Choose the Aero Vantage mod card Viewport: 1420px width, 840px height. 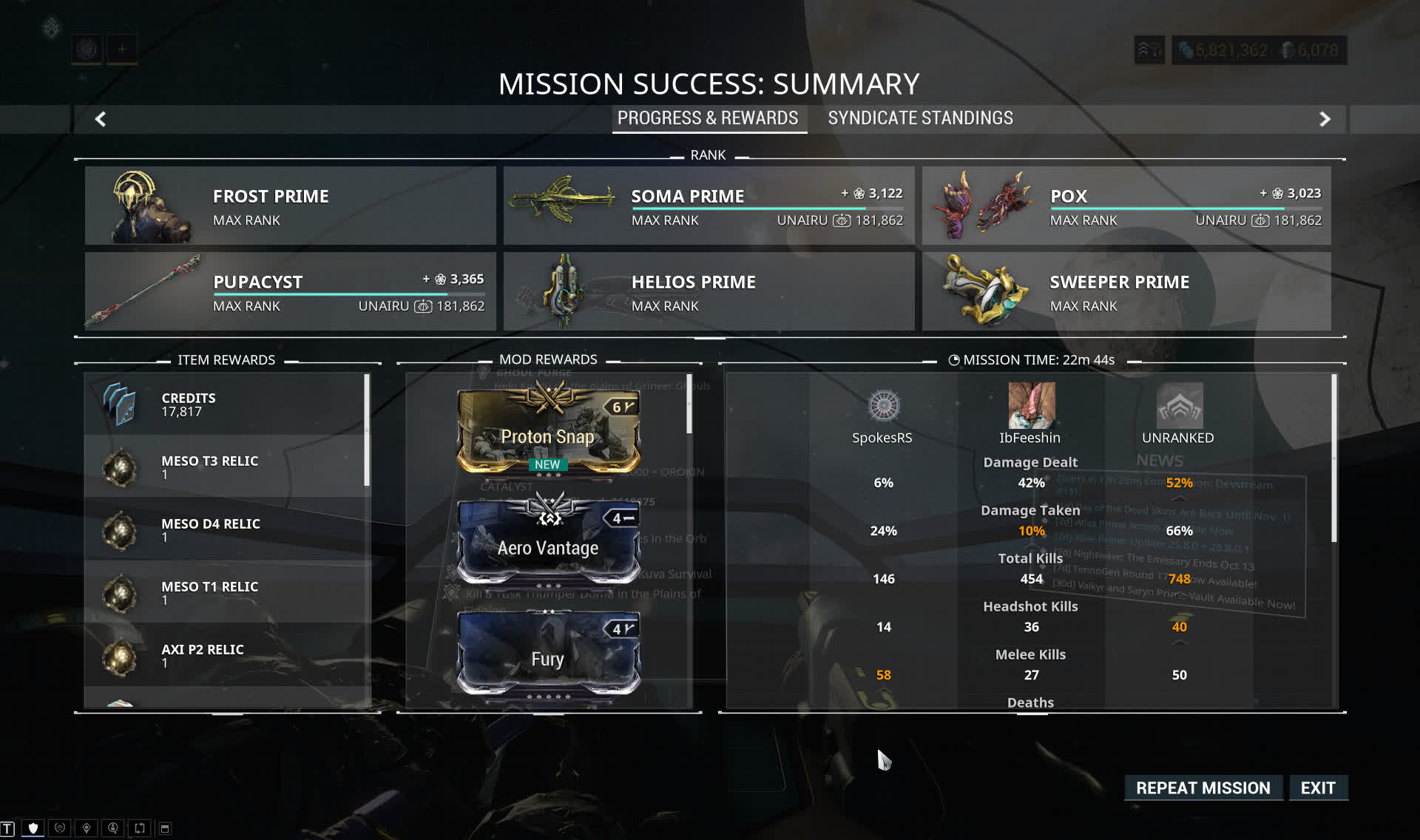tap(548, 542)
